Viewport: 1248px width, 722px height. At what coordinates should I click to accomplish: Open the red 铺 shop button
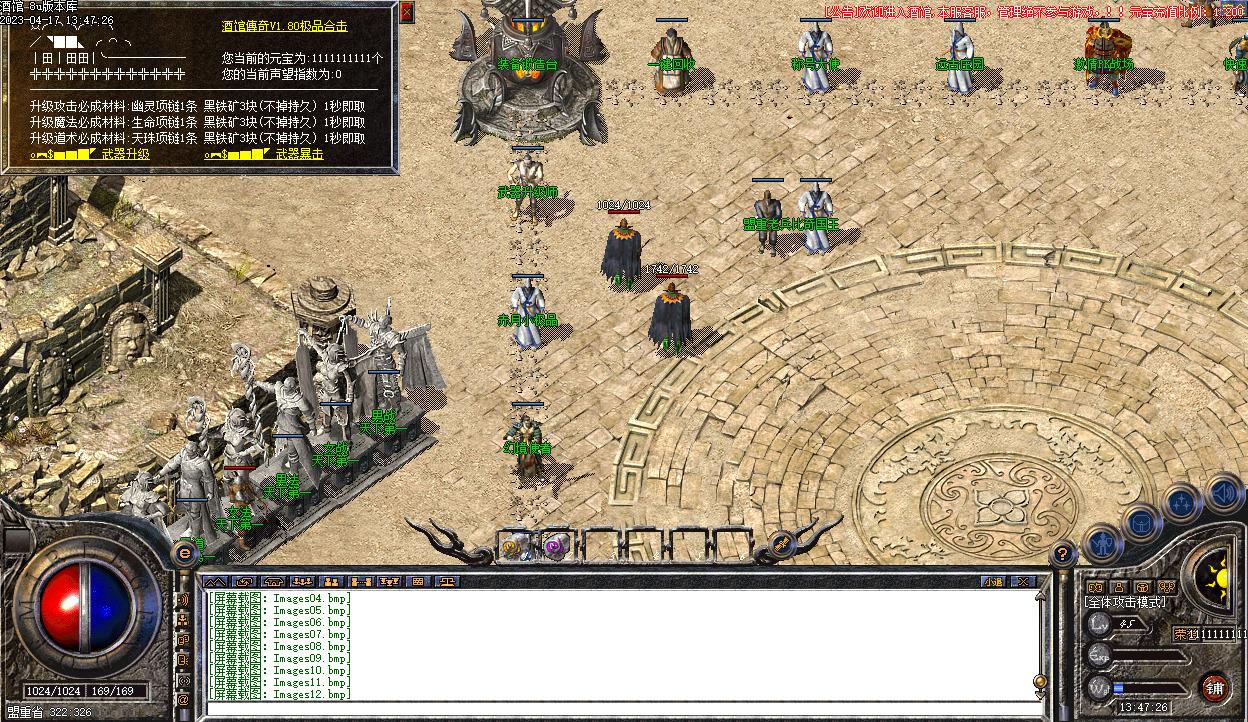coord(1214,687)
